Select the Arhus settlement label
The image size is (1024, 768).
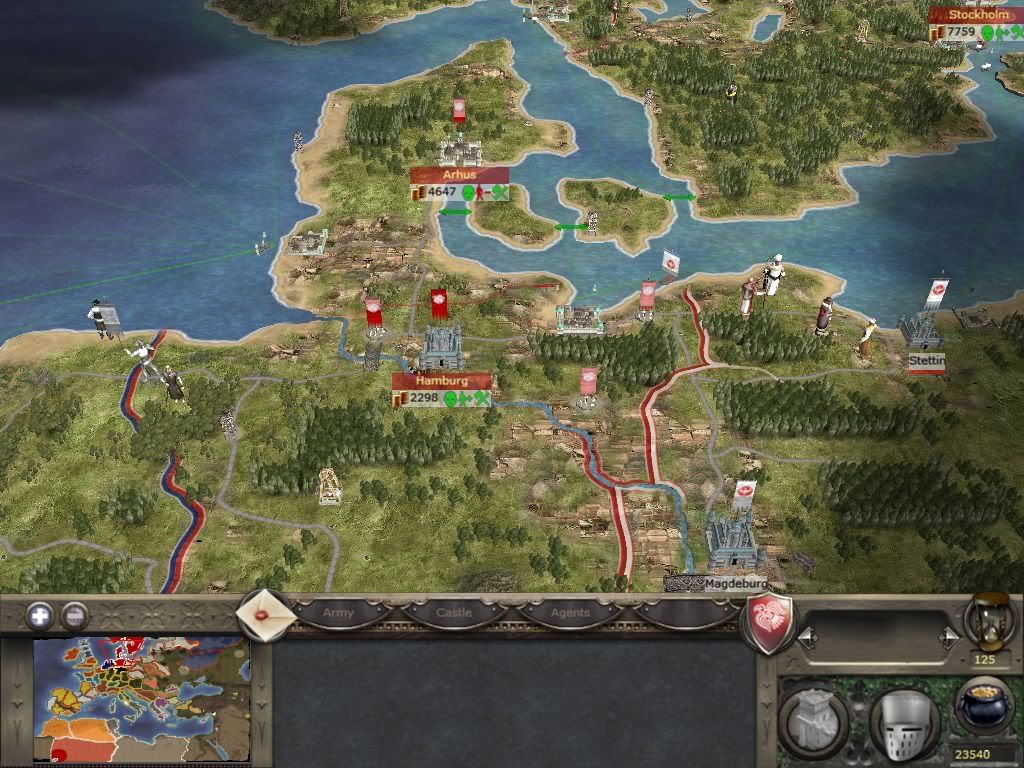click(460, 175)
